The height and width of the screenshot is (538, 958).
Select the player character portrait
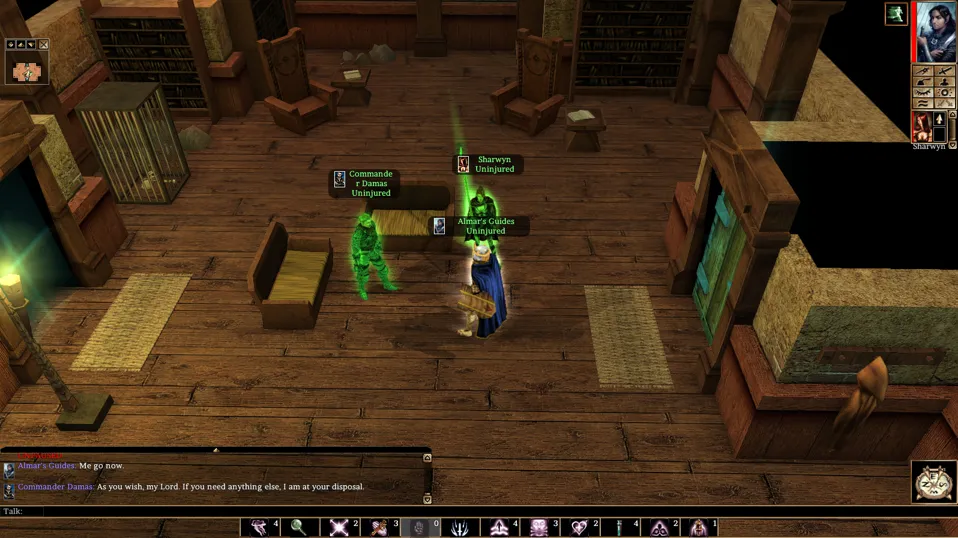[x=936, y=31]
